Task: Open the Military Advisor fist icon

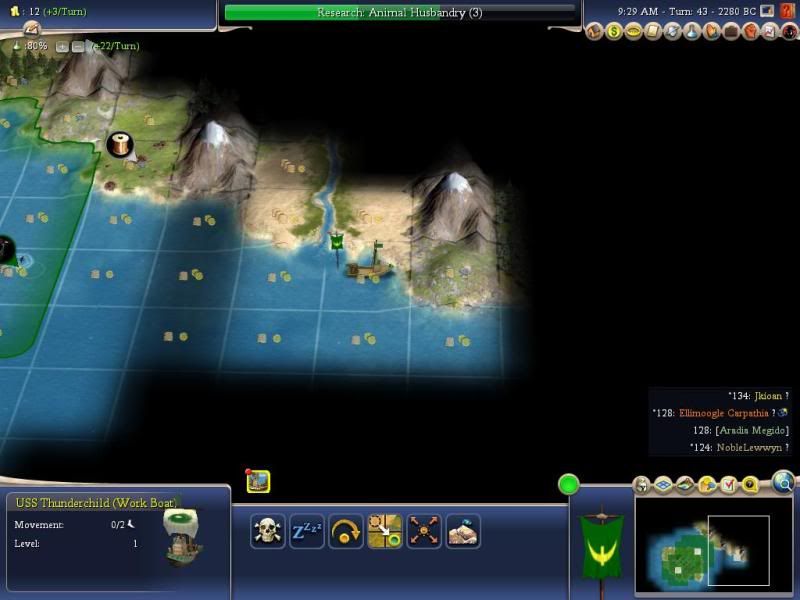Action: tap(751, 32)
